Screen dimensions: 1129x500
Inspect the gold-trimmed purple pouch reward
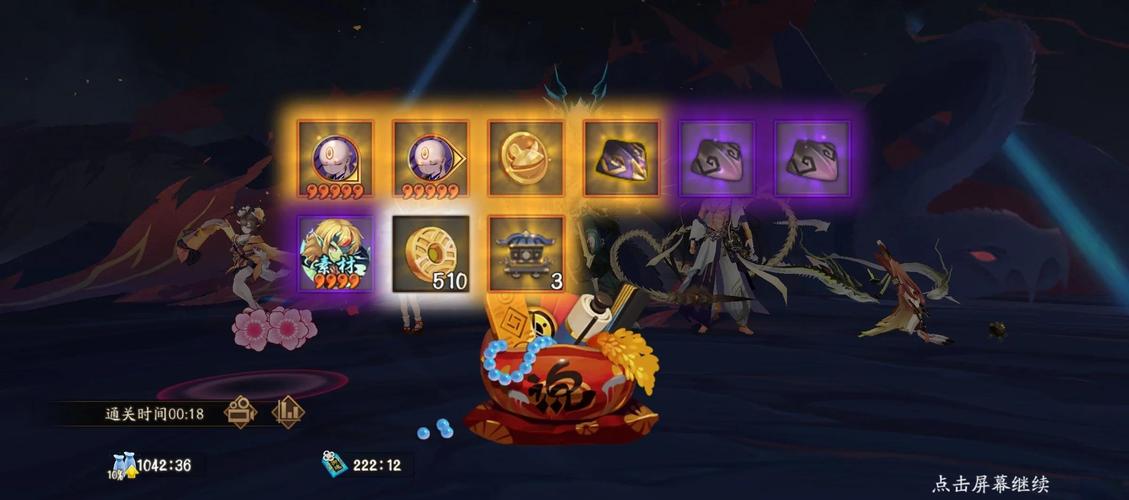pyautogui.click(x=621, y=159)
